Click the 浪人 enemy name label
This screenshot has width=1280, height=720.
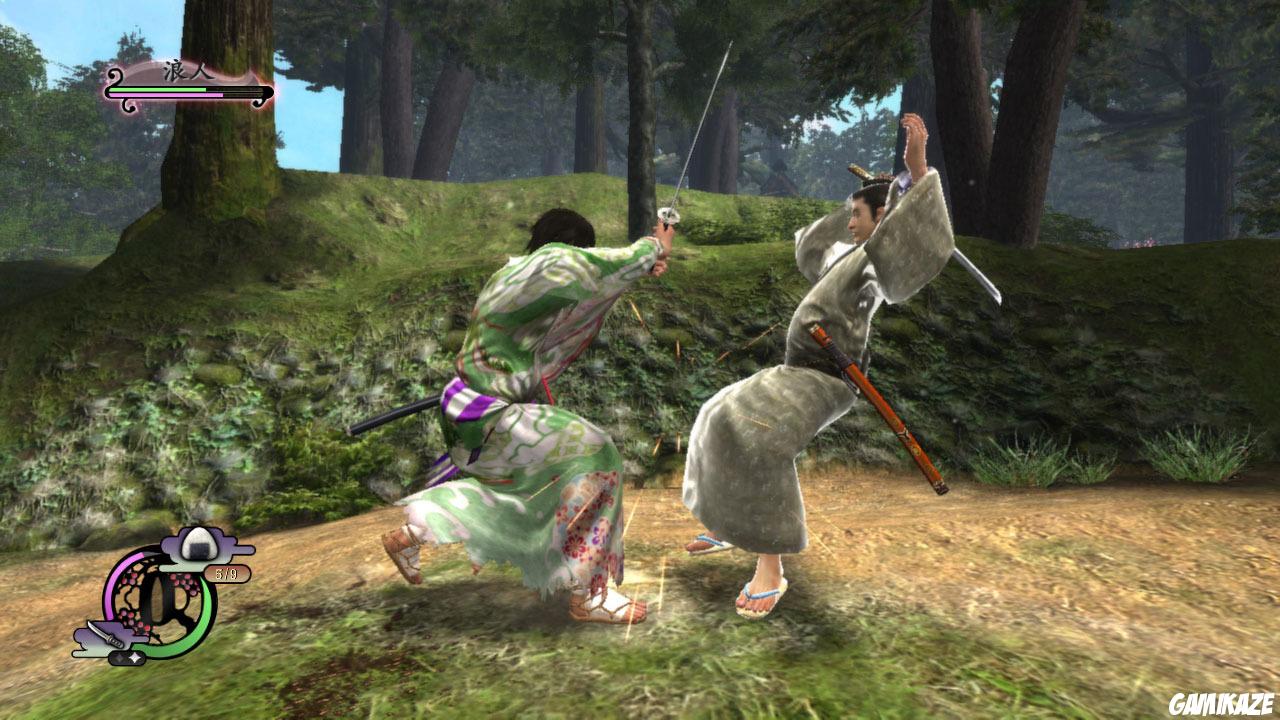tap(188, 70)
